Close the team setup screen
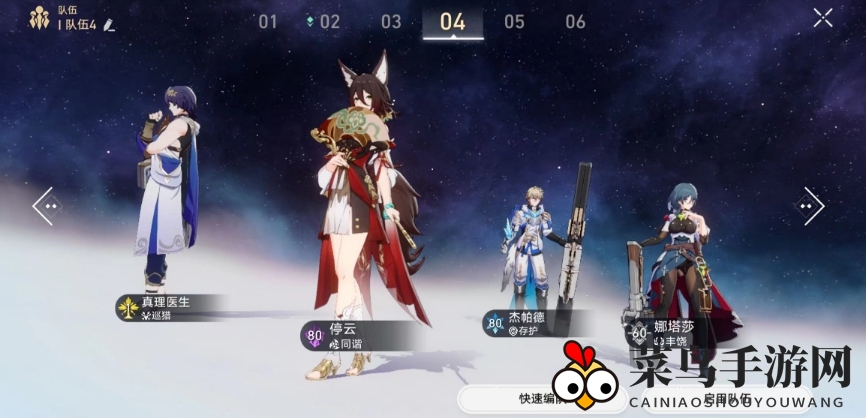The image size is (866, 418). tap(822, 17)
